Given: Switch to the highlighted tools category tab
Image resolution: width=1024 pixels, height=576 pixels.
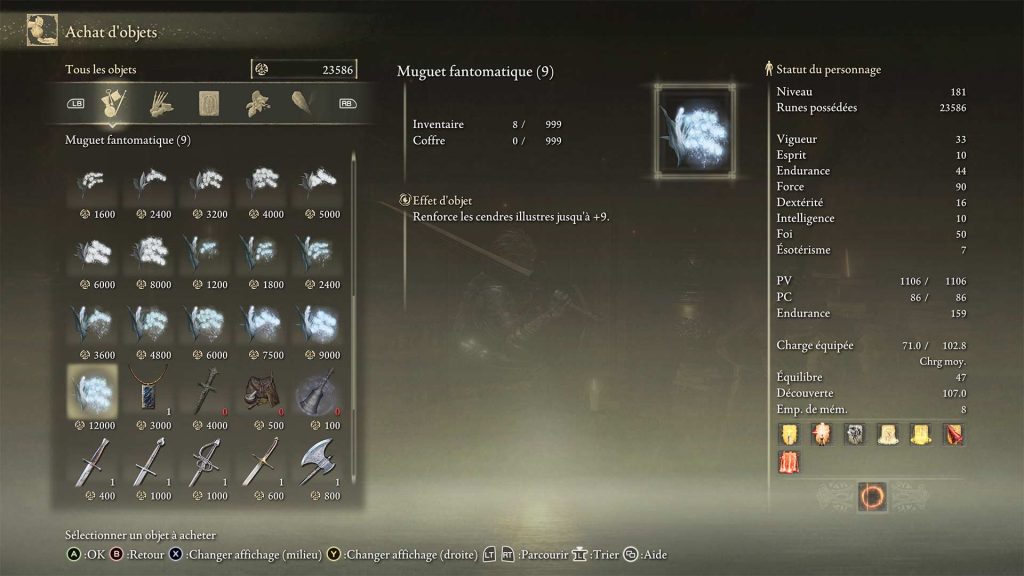Looking at the screenshot, I should [x=115, y=102].
